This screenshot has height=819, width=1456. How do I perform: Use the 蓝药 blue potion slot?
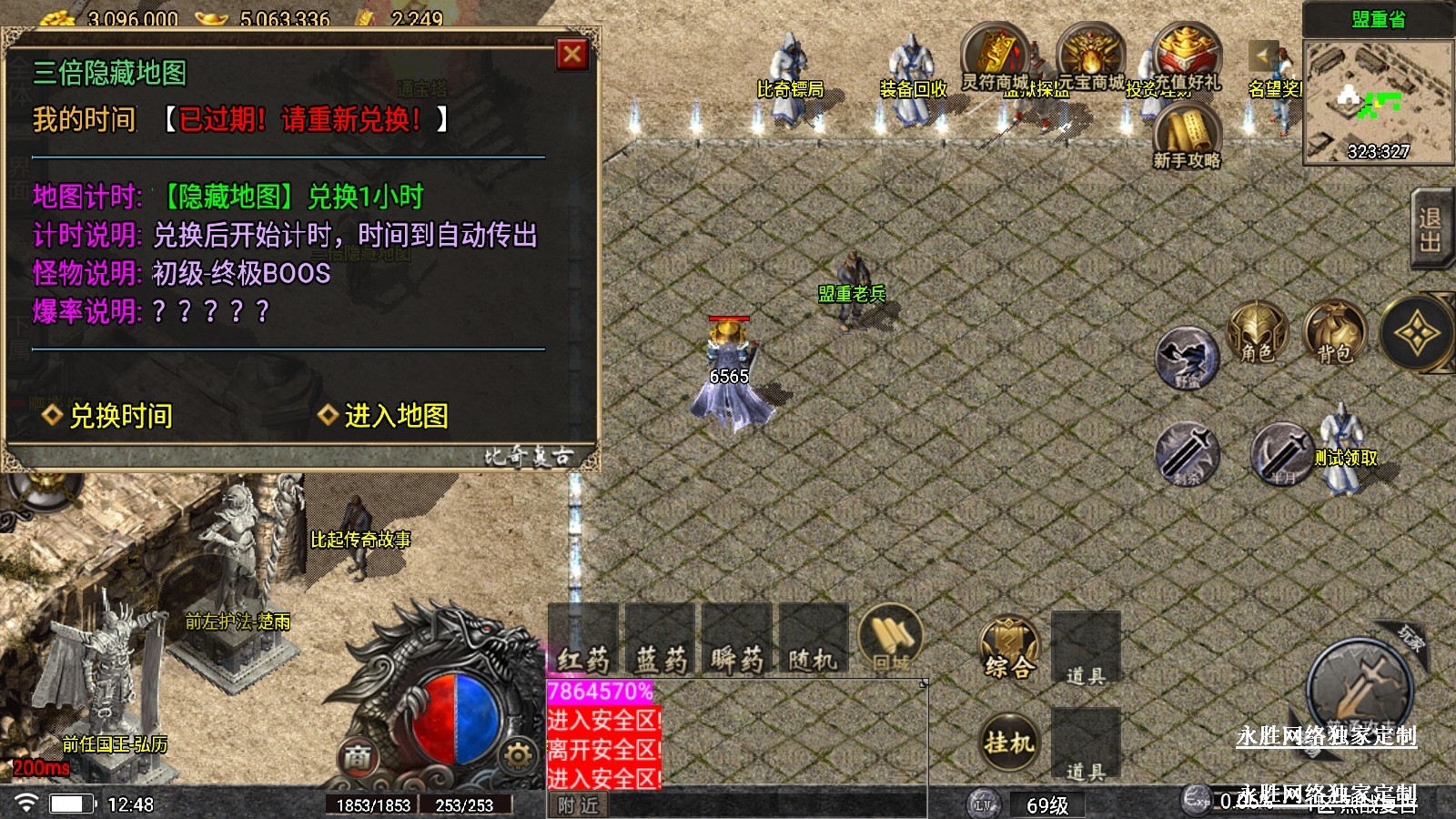pos(660,640)
